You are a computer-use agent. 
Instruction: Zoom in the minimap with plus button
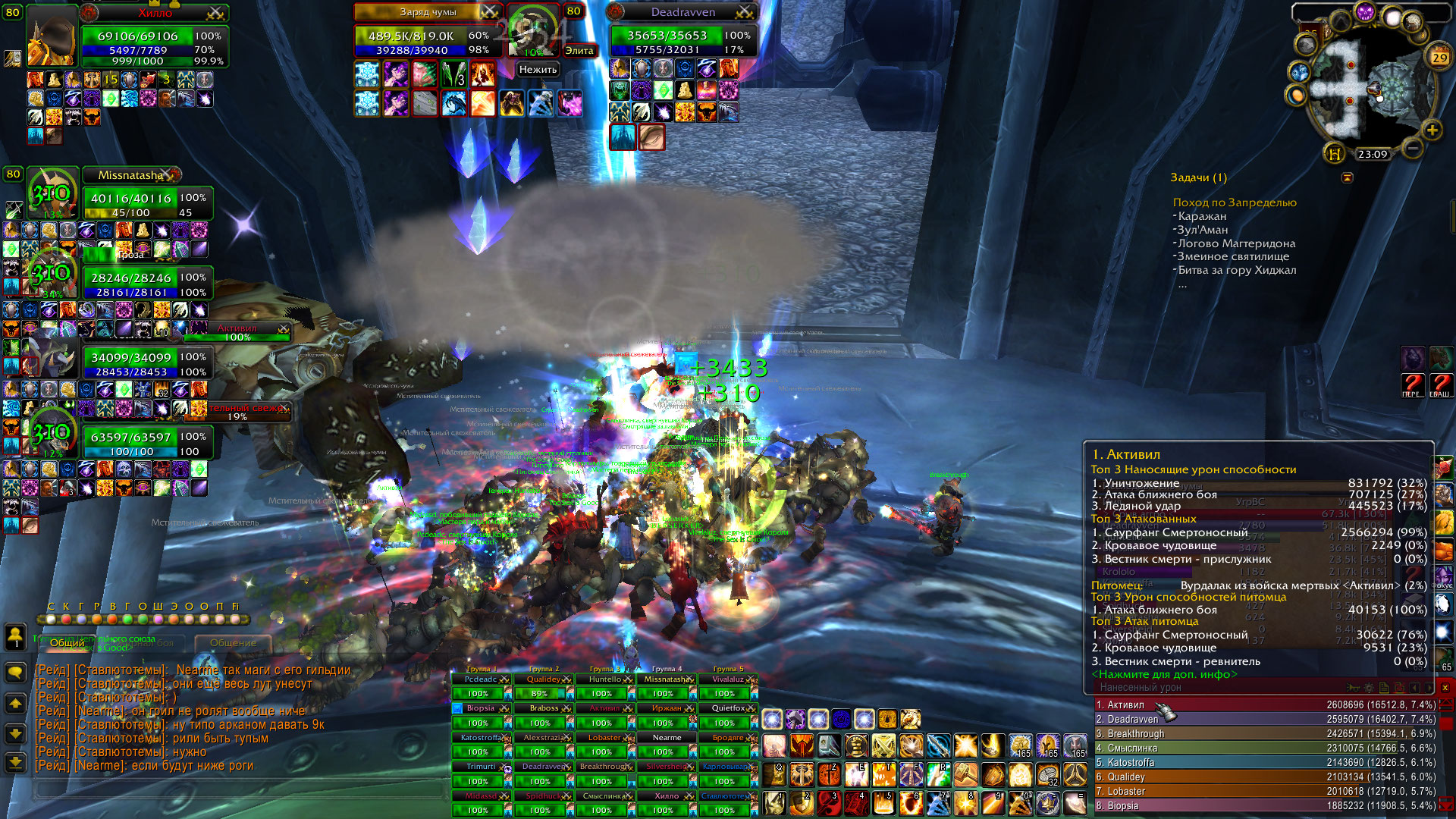(x=1432, y=130)
